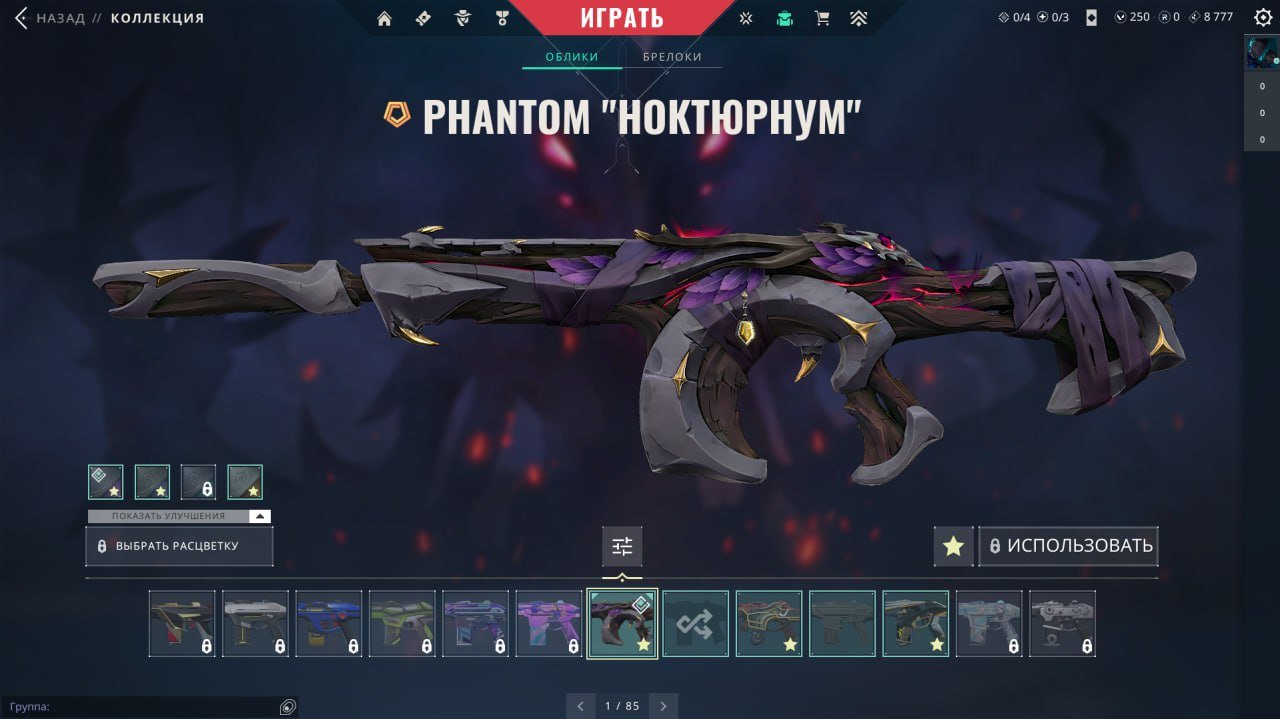Open the gear settings icon
The width and height of the screenshot is (1280, 719).
click(x=1263, y=18)
